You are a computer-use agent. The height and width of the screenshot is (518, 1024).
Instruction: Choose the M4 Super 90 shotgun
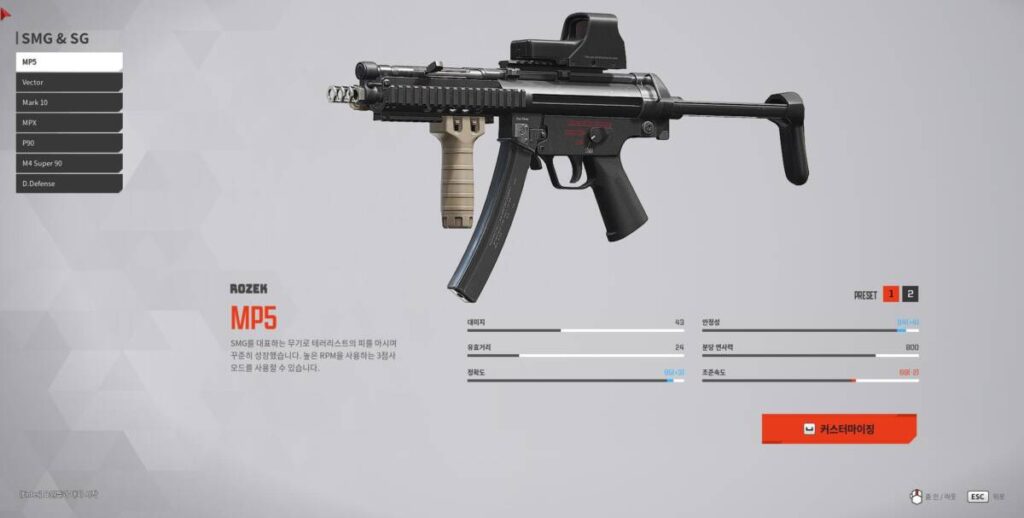pyautogui.click(x=69, y=163)
